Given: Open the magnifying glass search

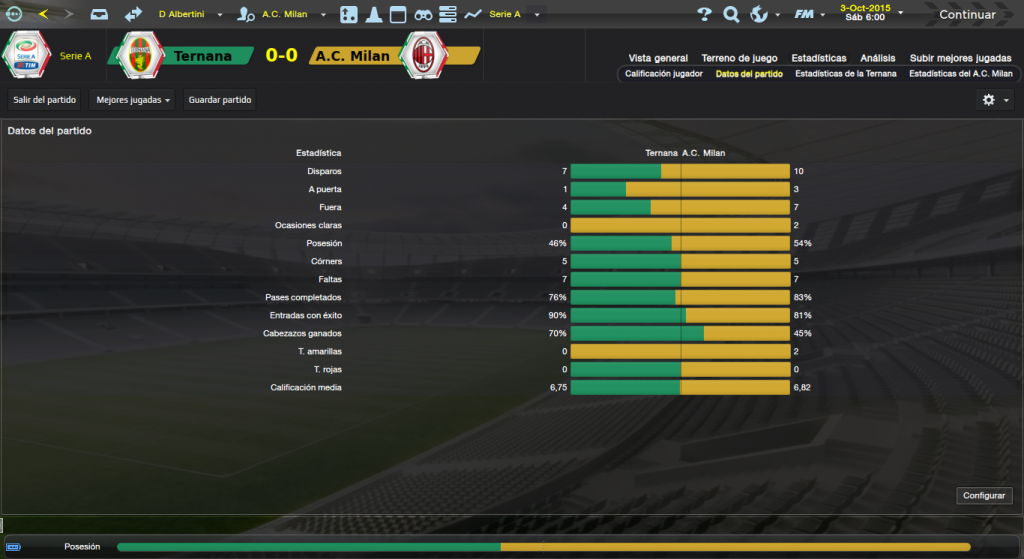Looking at the screenshot, I should (x=731, y=14).
